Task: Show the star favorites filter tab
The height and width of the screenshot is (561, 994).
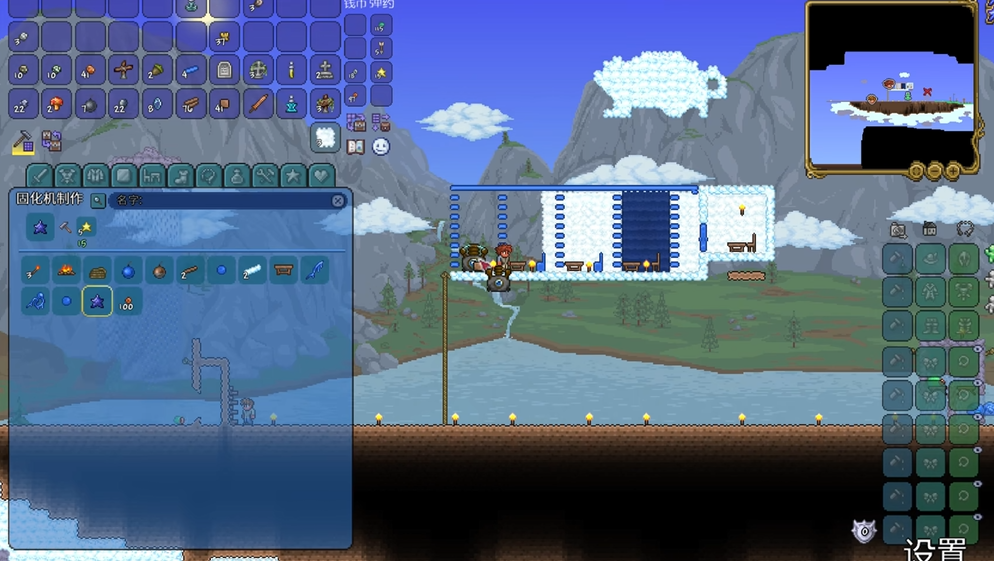Action: [293, 176]
